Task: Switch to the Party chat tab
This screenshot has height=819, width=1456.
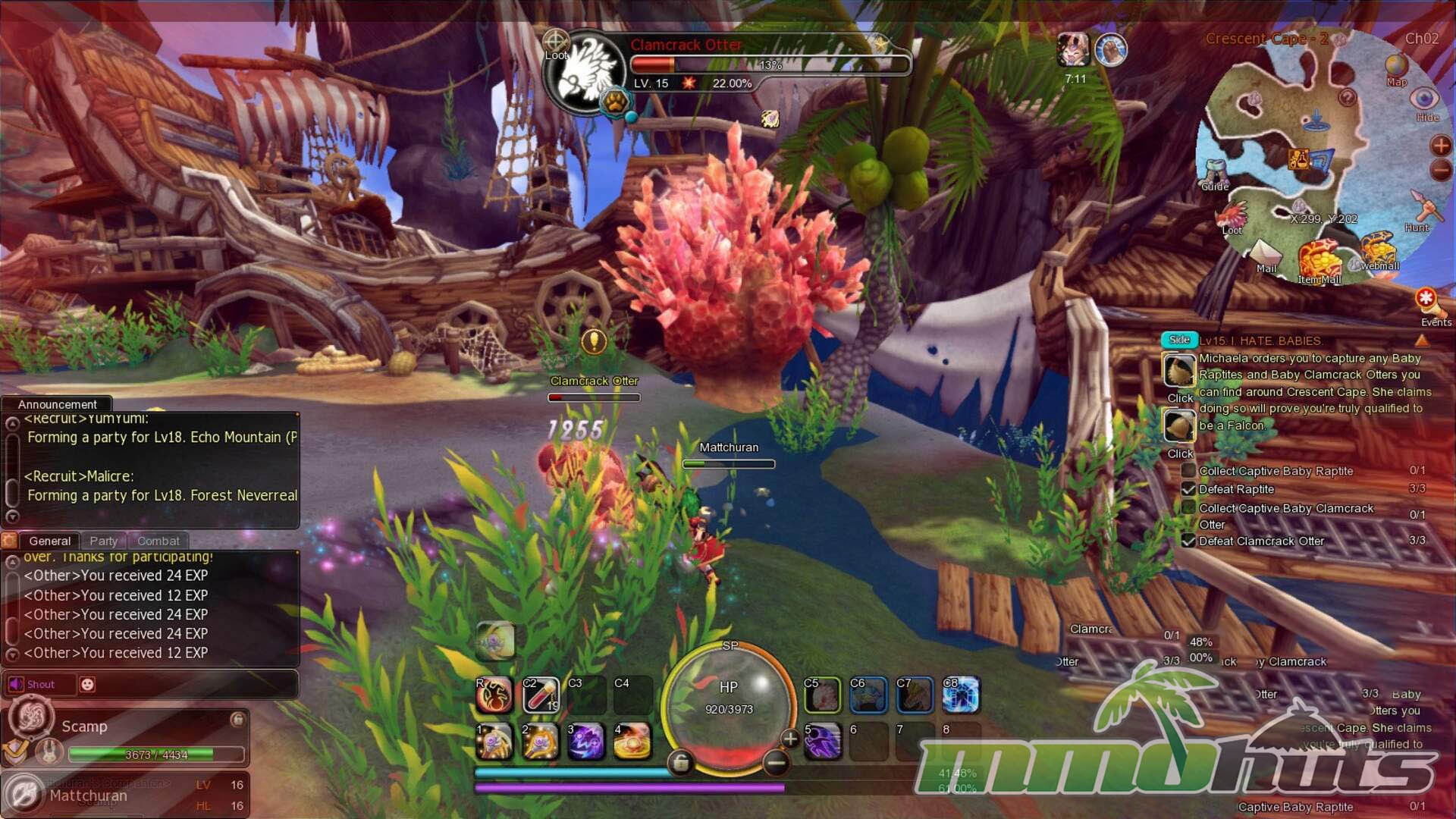Action: (x=104, y=541)
